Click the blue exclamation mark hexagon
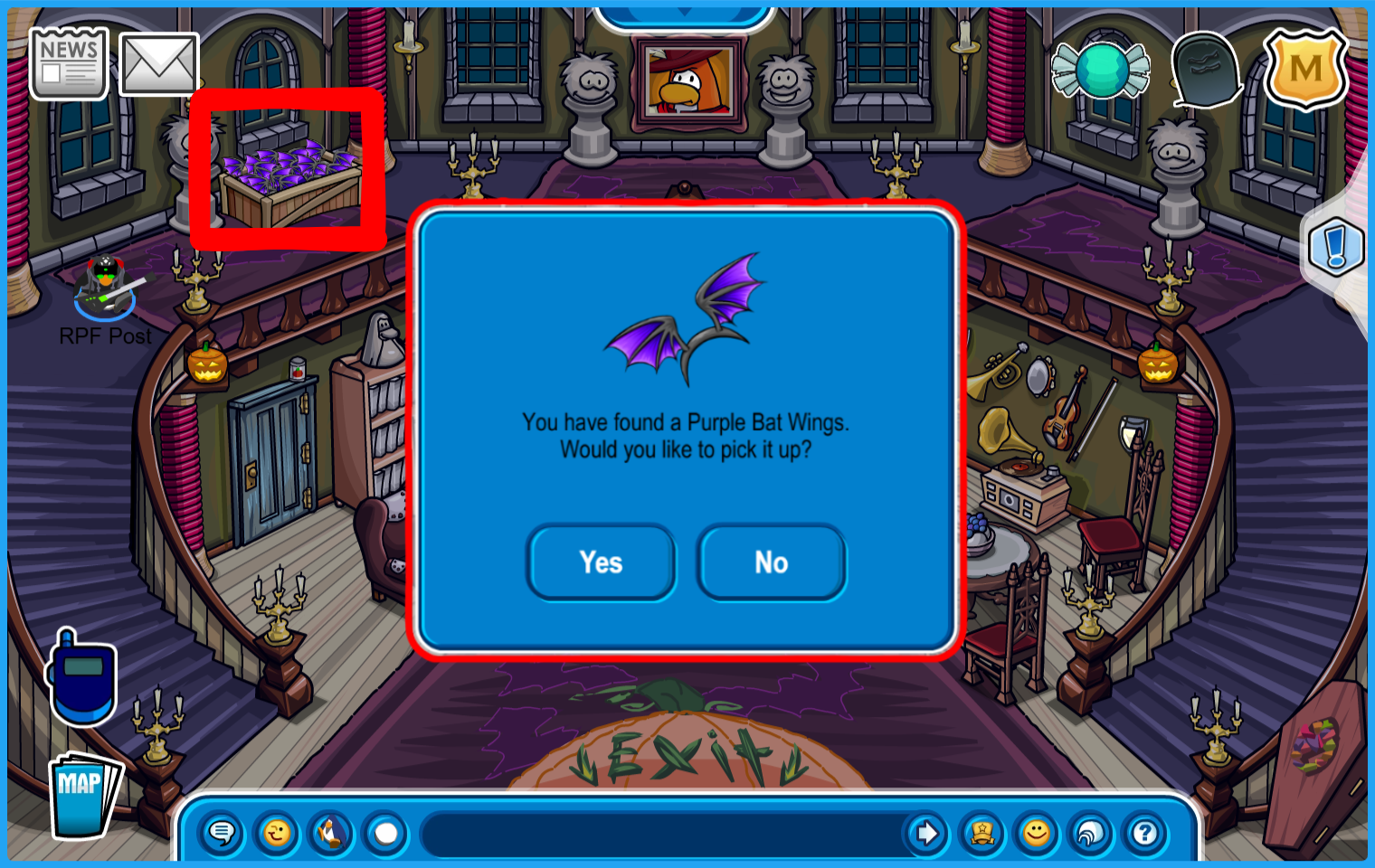This screenshot has height=868, width=1375. tap(1336, 247)
